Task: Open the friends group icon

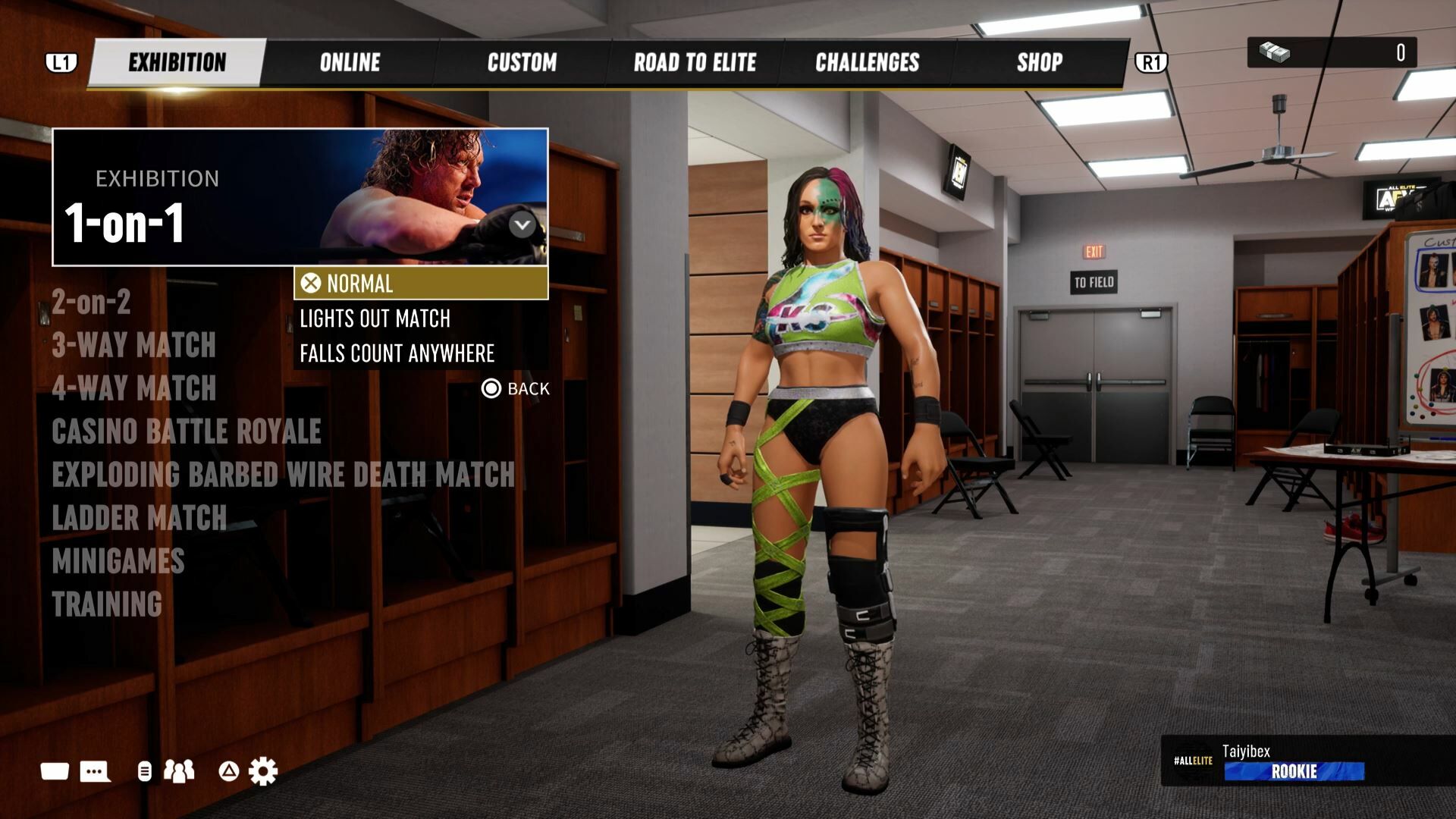Action: (179, 771)
